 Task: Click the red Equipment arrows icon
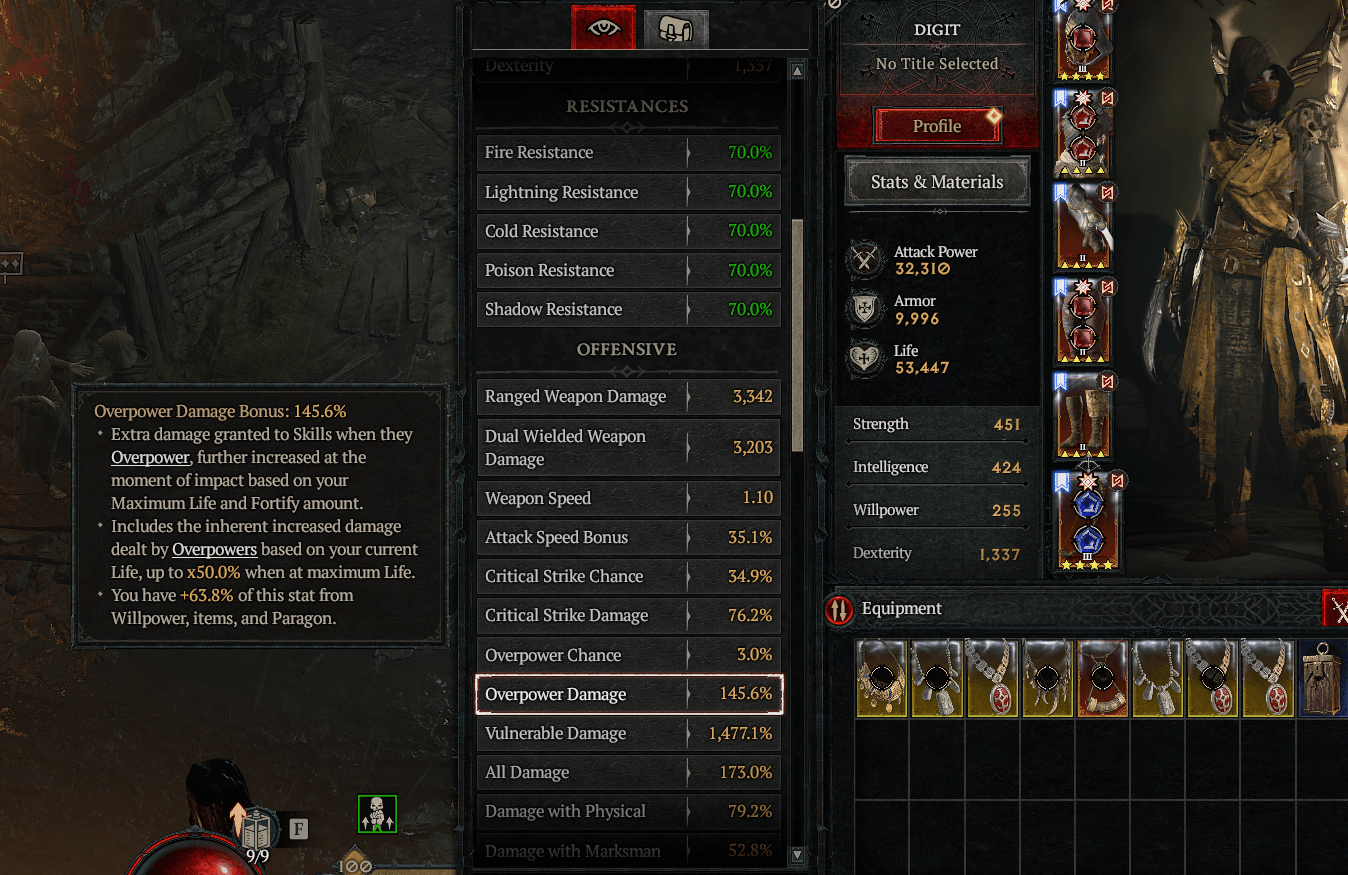click(x=838, y=610)
